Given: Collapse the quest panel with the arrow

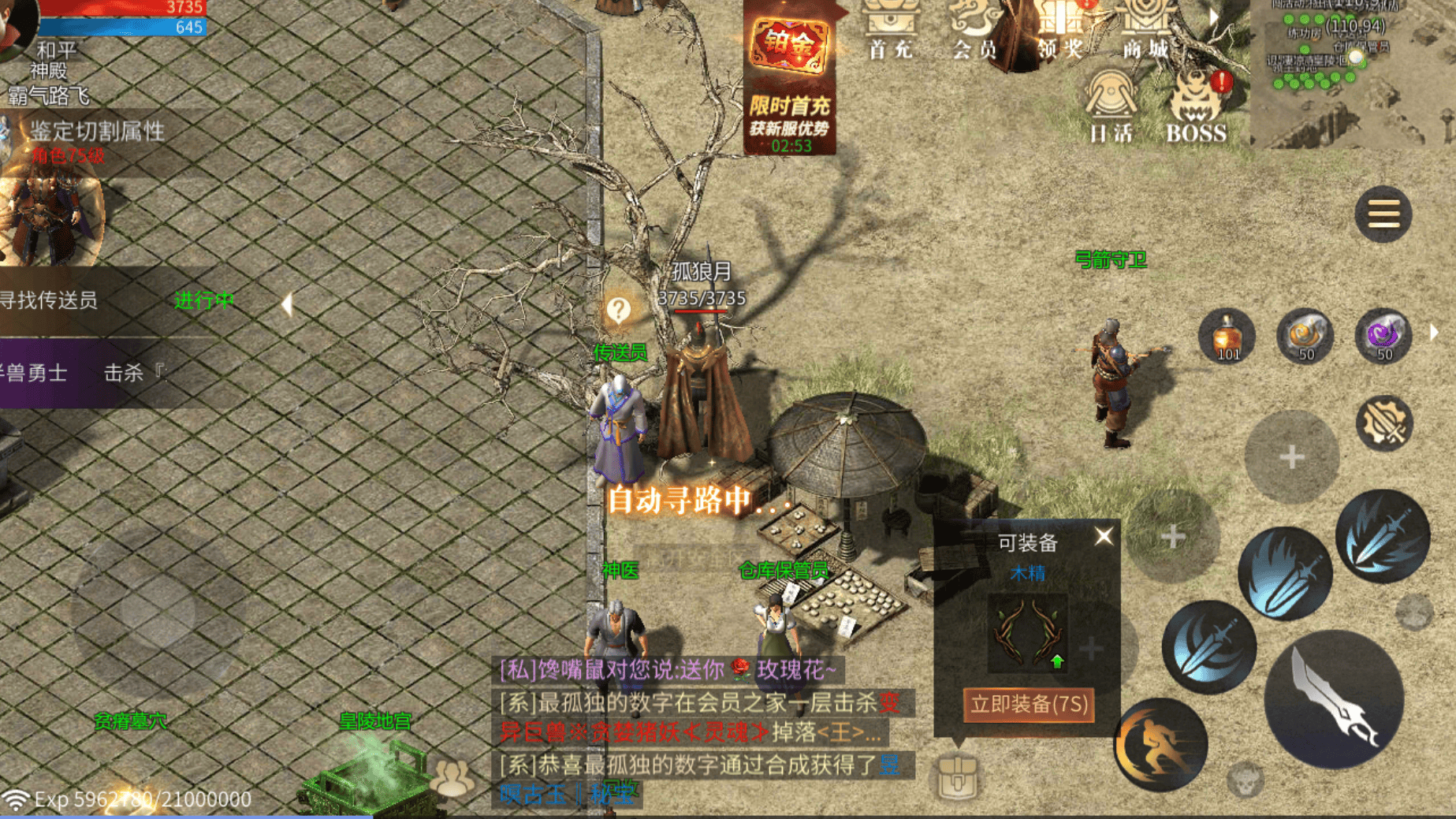Looking at the screenshot, I should tap(287, 303).
